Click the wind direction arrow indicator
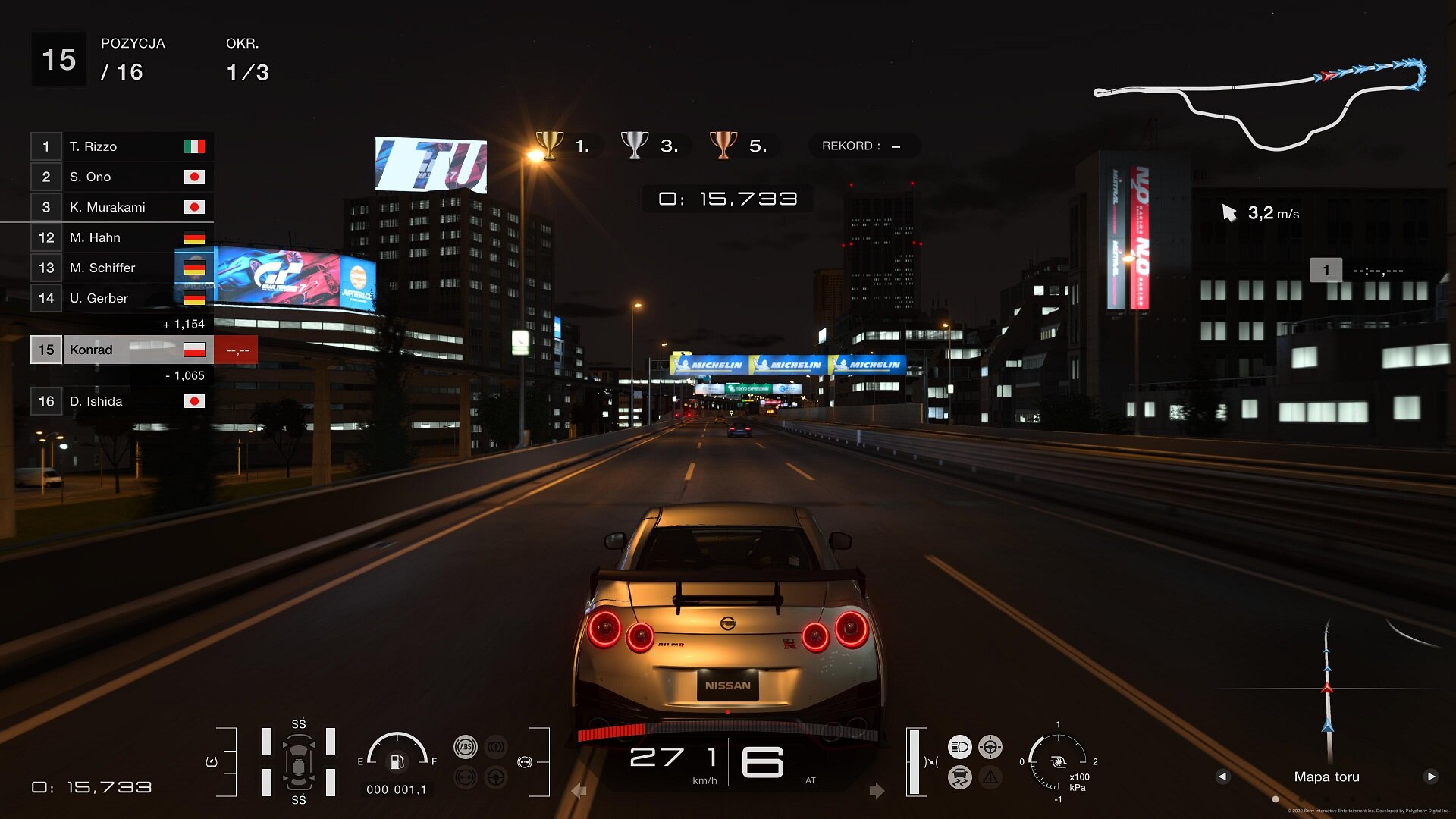1456x819 pixels. tap(1229, 213)
